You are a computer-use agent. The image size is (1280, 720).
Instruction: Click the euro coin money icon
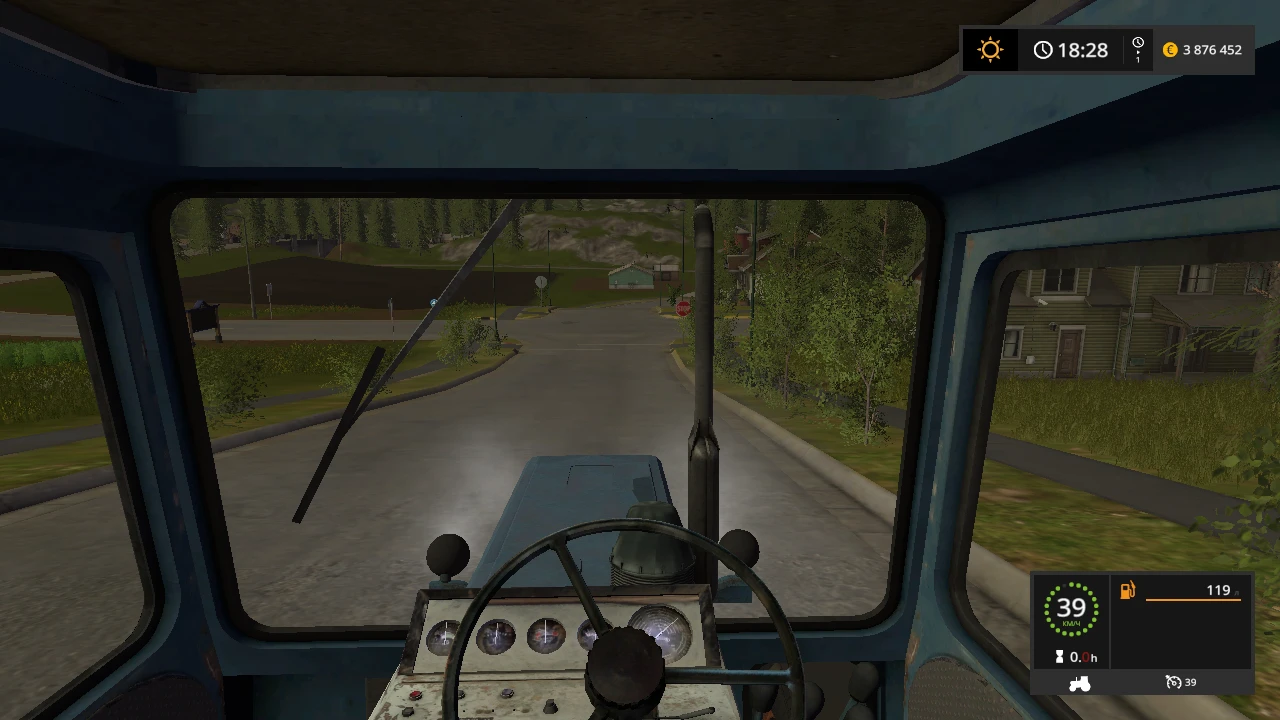(x=1170, y=49)
